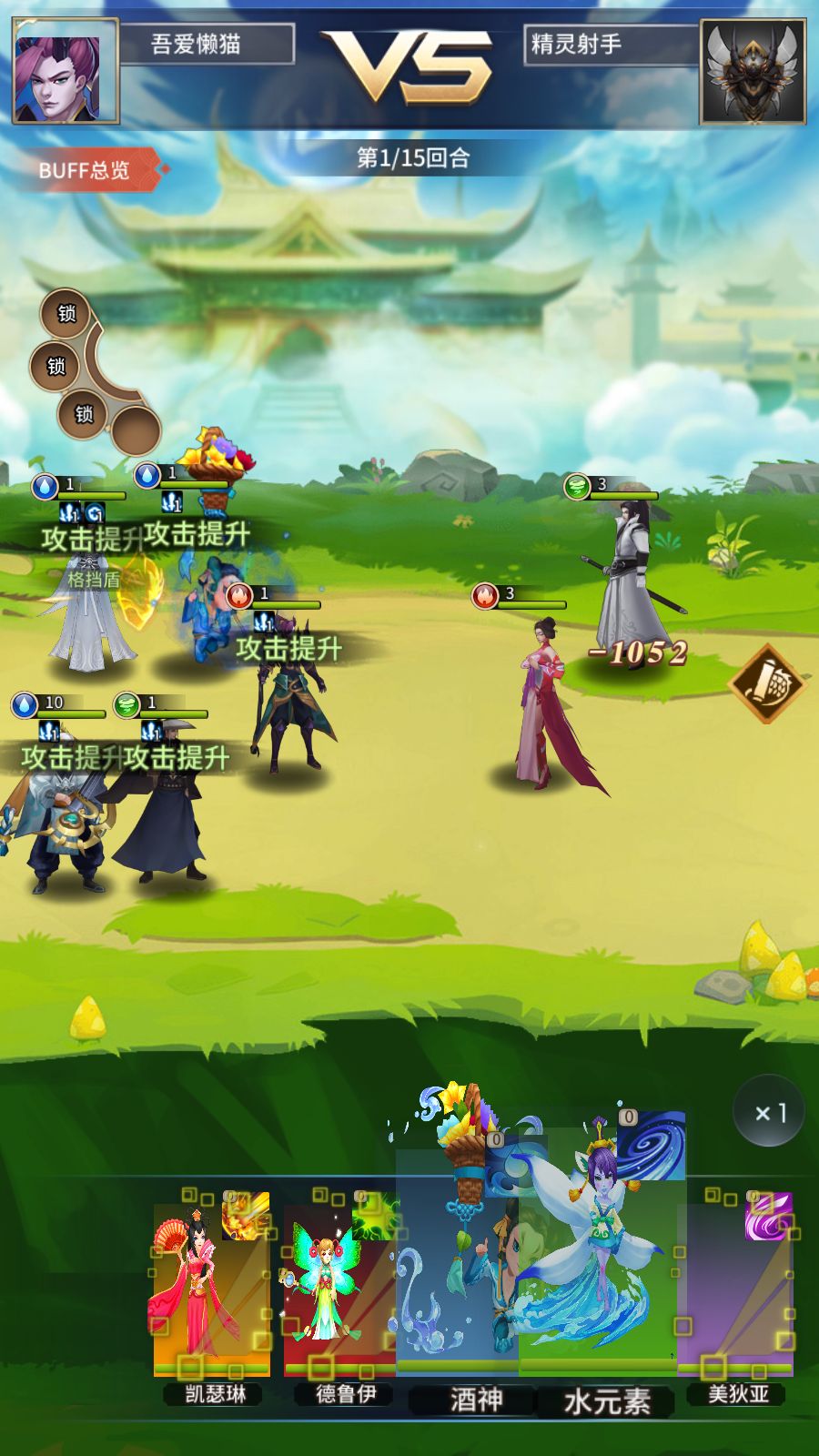
Task: Select the 凯瑟琳 hero card
Action: pos(212,1292)
